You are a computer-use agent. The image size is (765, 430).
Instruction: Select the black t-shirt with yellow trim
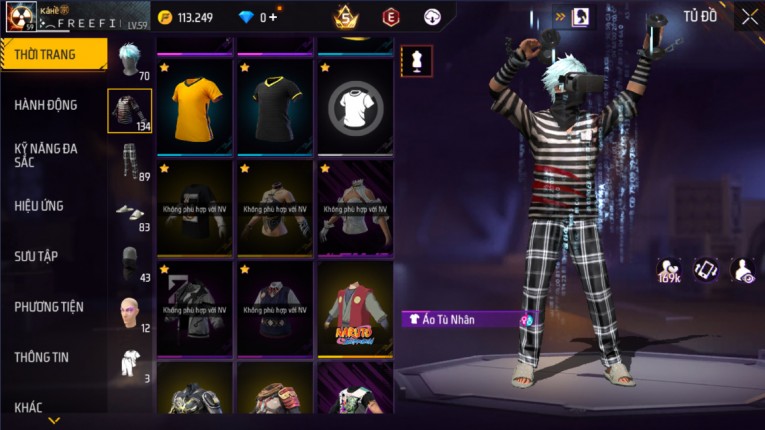pyautogui.click(x=275, y=106)
